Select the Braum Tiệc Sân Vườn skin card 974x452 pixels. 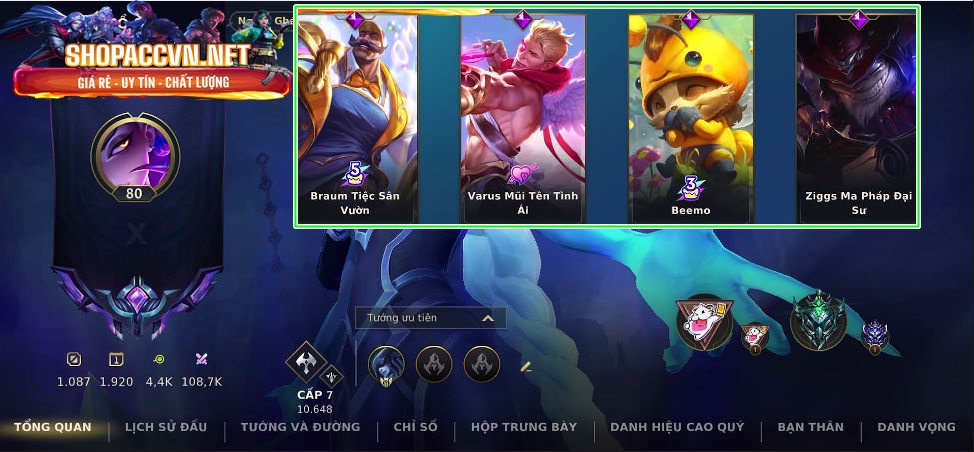coord(355,117)
